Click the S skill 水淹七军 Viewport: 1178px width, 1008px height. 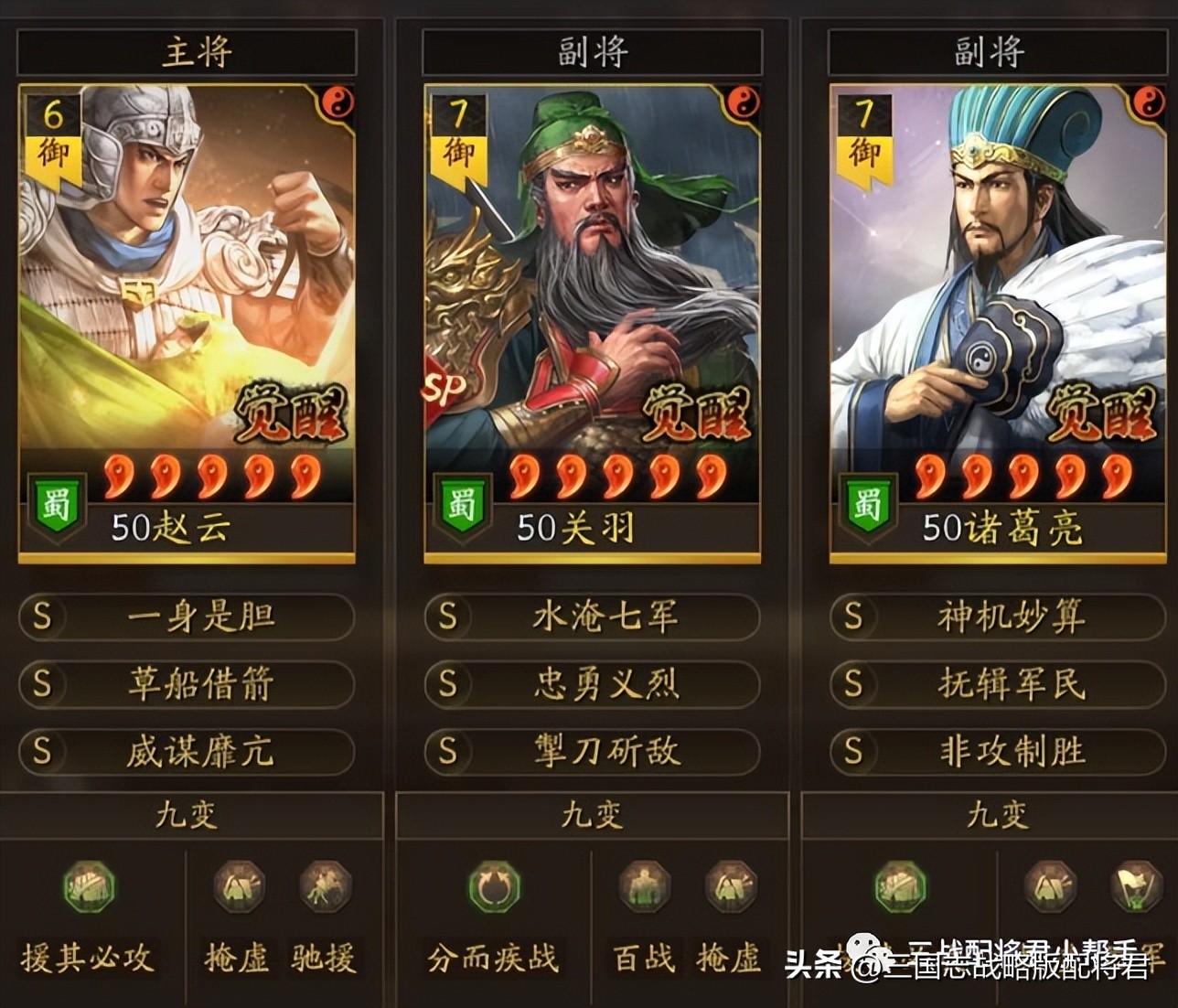591,617
